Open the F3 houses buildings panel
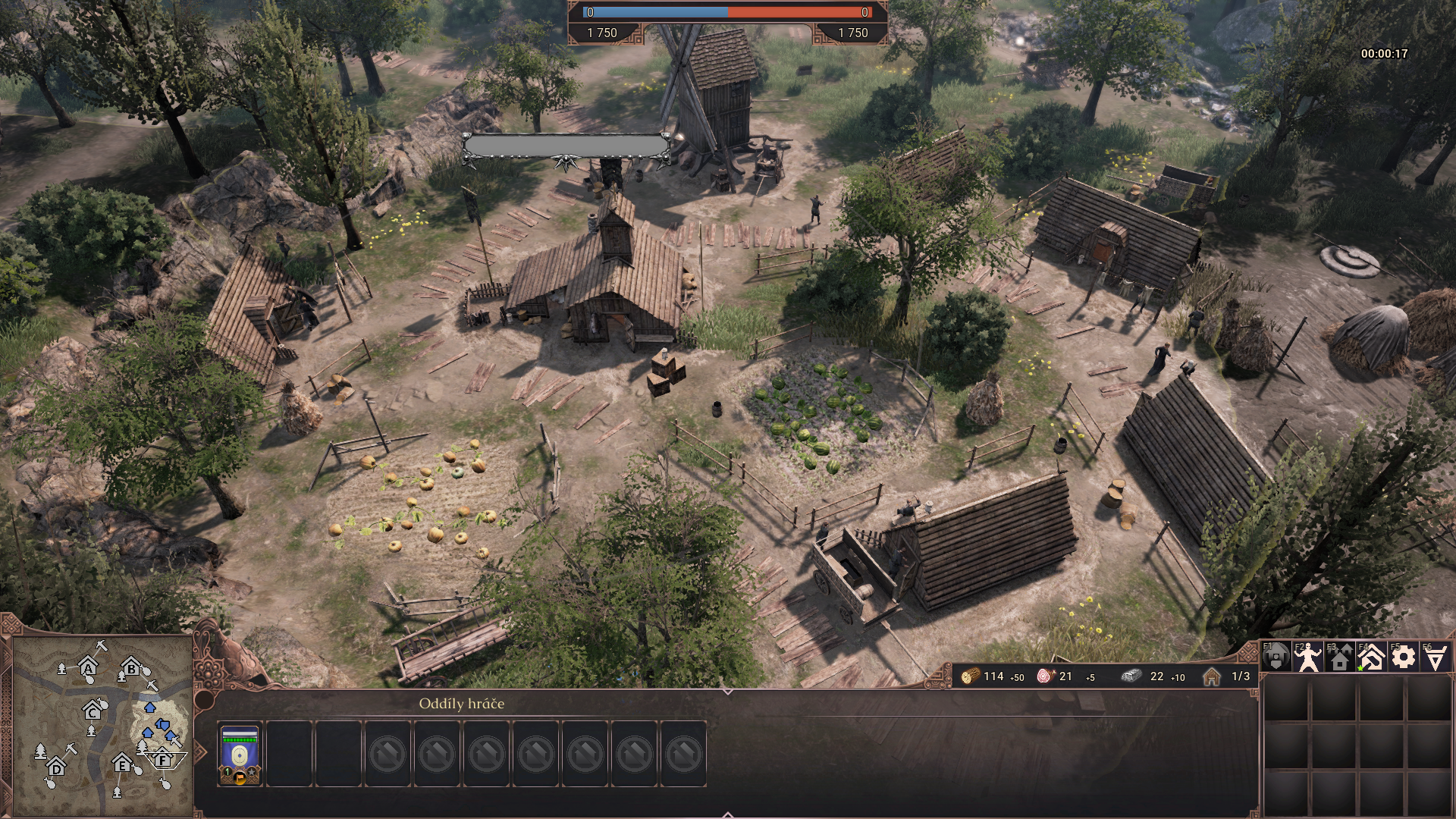 (x=1340, y=658)
